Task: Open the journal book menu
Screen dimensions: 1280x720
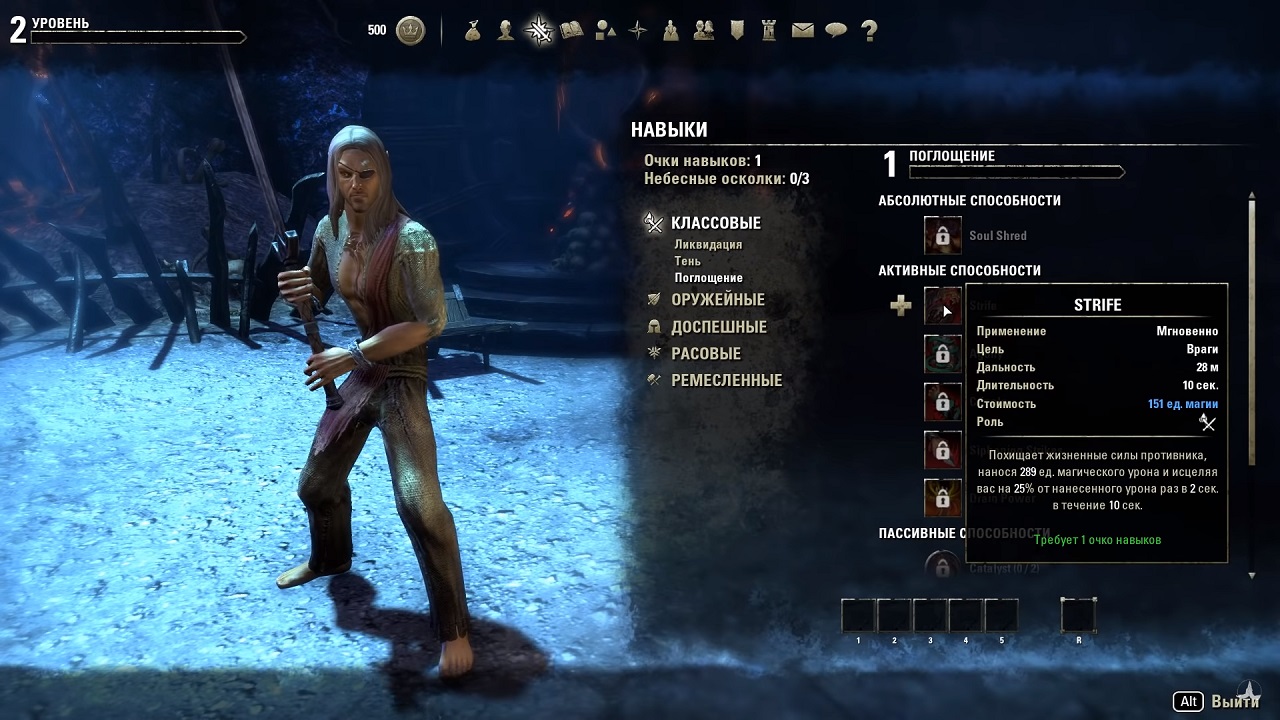Action: (x=572, y=31)
